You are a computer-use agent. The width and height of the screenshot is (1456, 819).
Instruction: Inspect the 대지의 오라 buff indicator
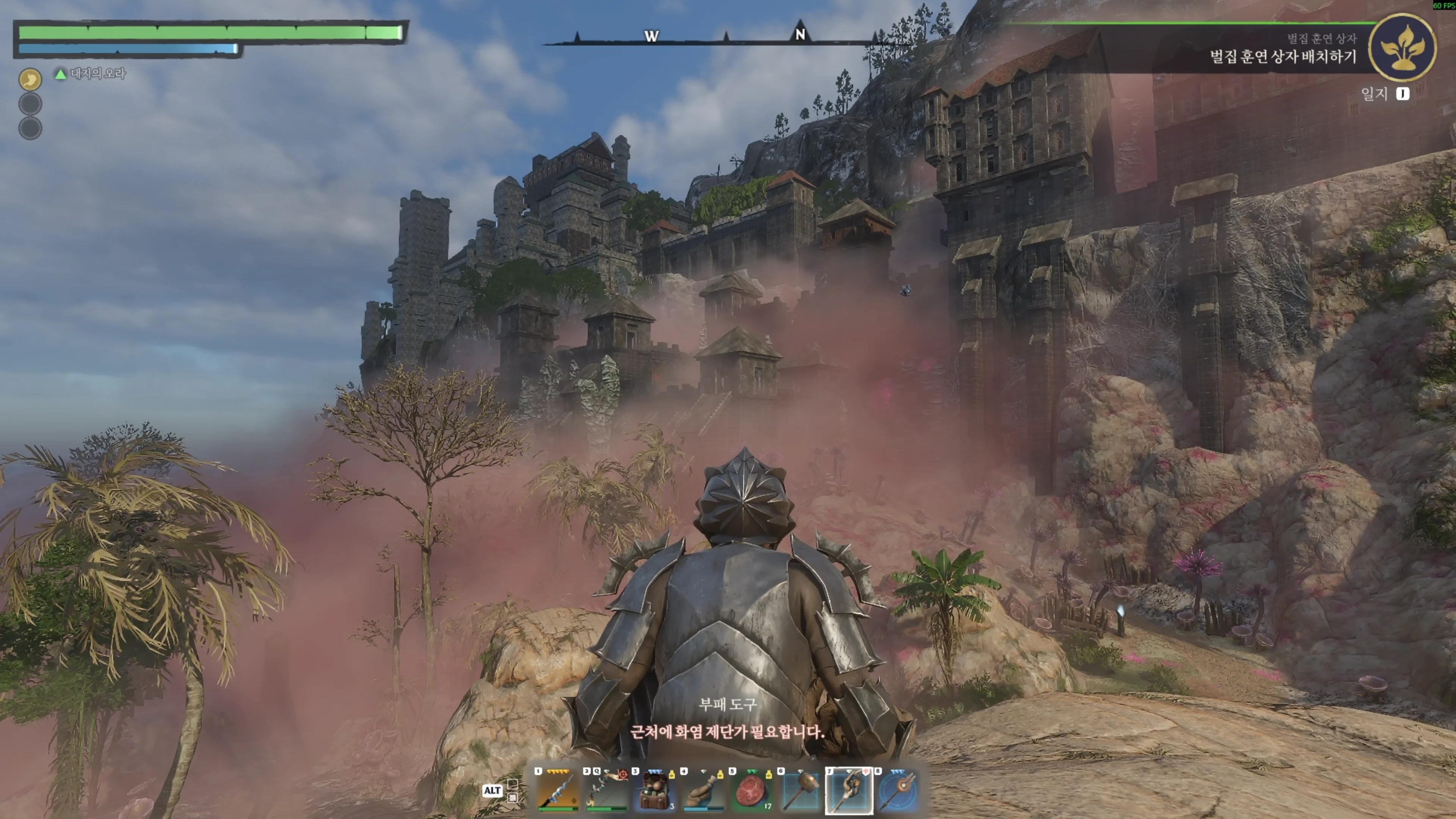[91, 74]
